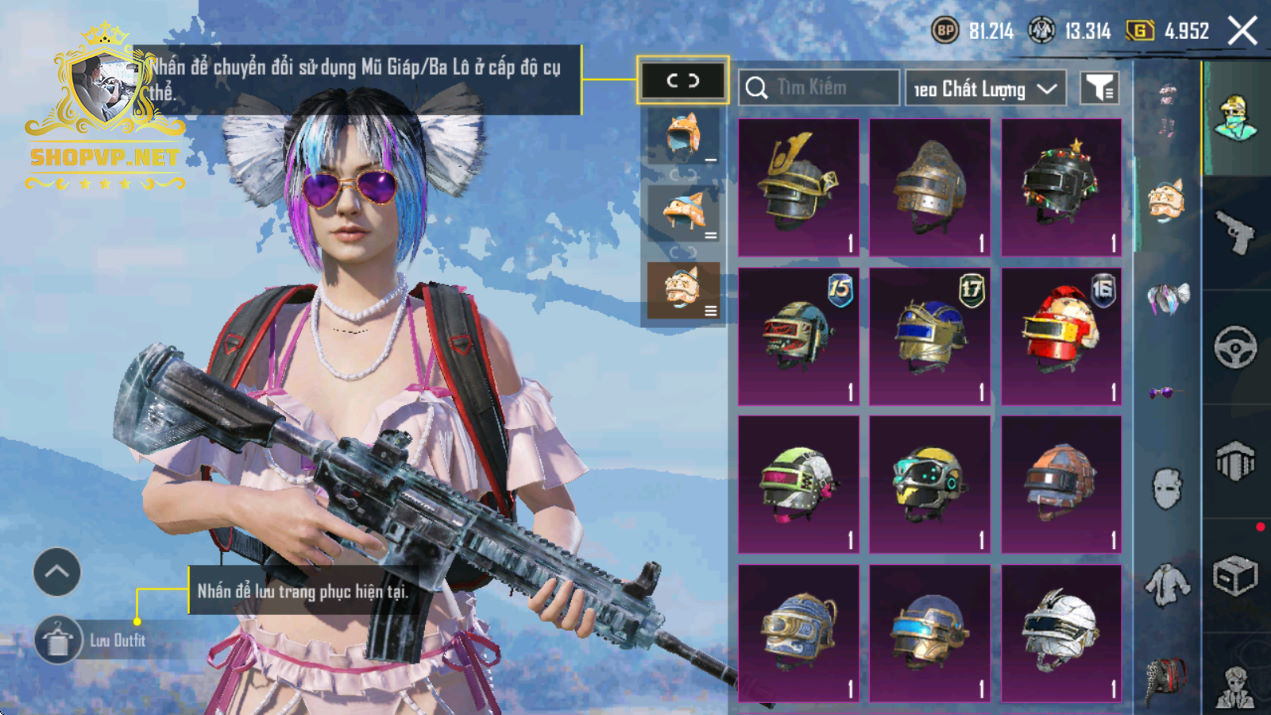Select the red helmet with the 16 badge
Viewport: 1271px width, 715px height.
click(1061, 336)
